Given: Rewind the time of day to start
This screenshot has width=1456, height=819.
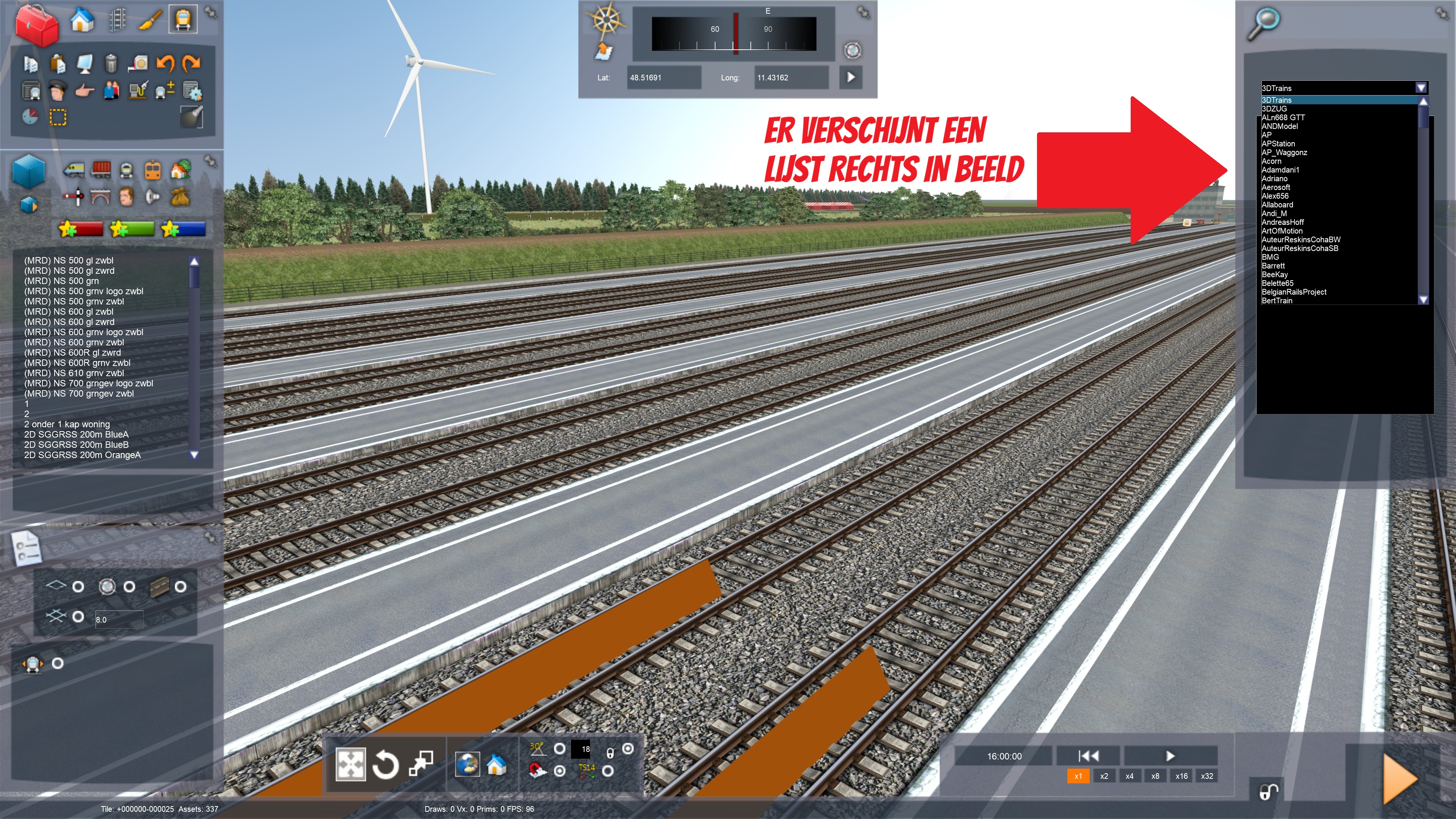Looking at the screenshot, I should coord(1088,756).
